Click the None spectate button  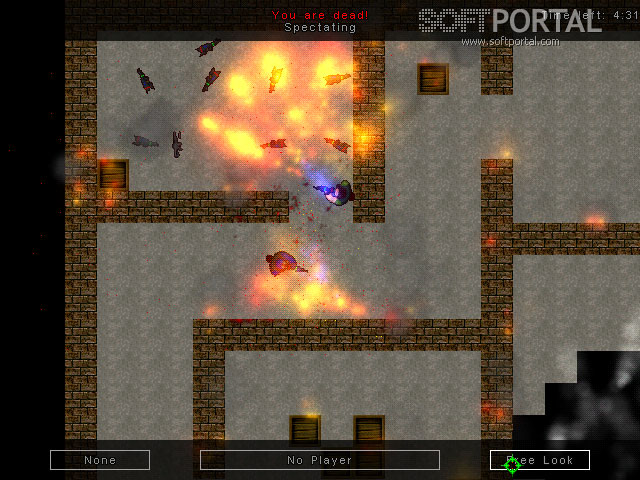point(100,460)
